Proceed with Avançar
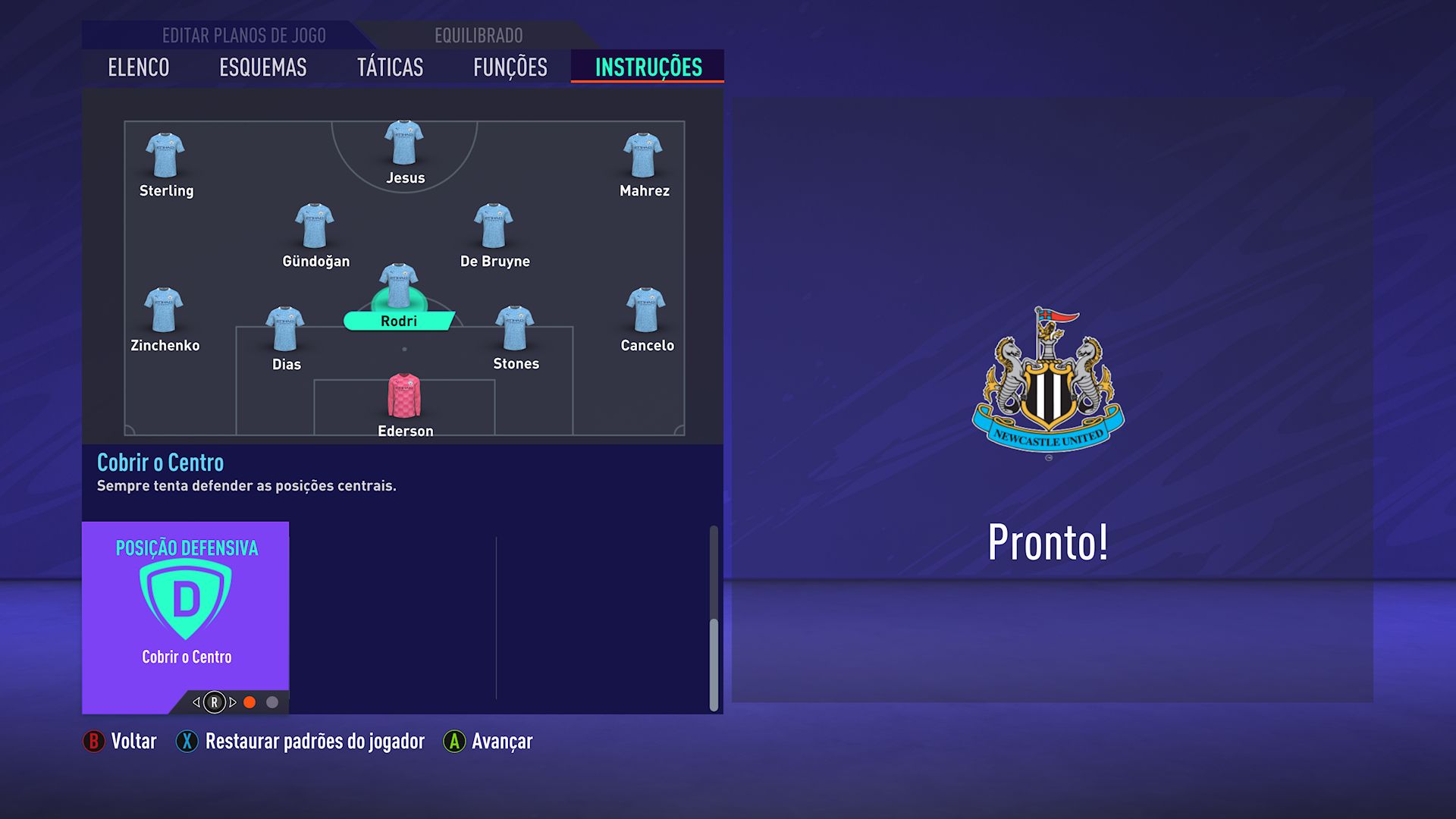The height and width of the screenshot is (819, 1456). (488, 741)
